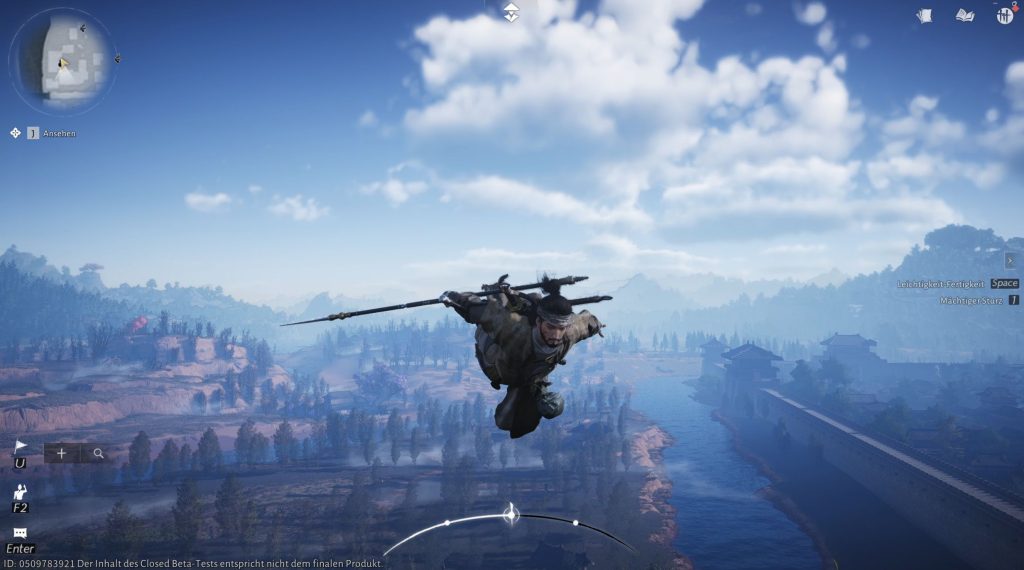Collapse the skill hints panel arrow
The height and width of the screenshot is (570, 1024).
coord(1010,260)
